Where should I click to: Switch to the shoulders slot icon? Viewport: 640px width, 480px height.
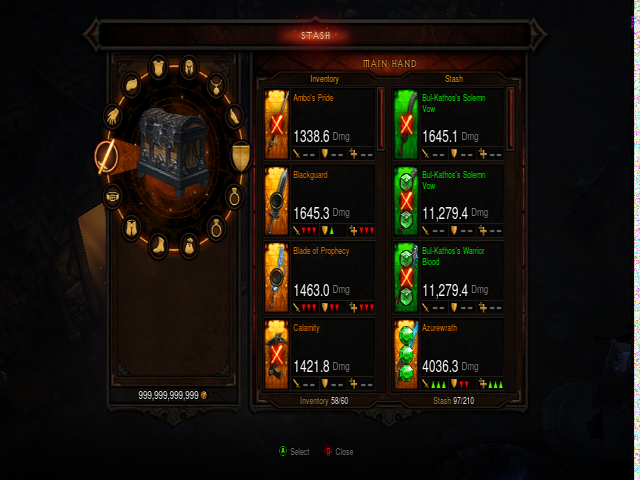[131, 84]
